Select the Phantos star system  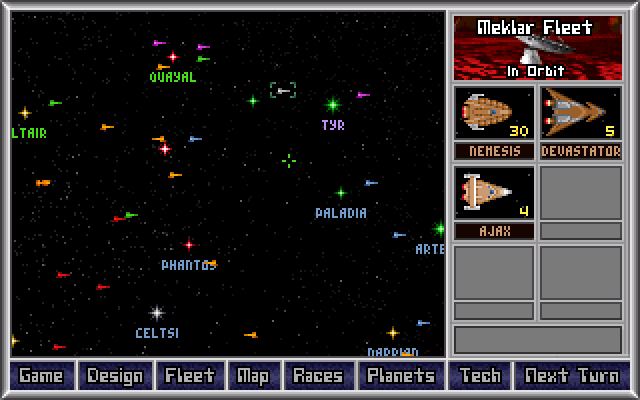coord(188,244)
